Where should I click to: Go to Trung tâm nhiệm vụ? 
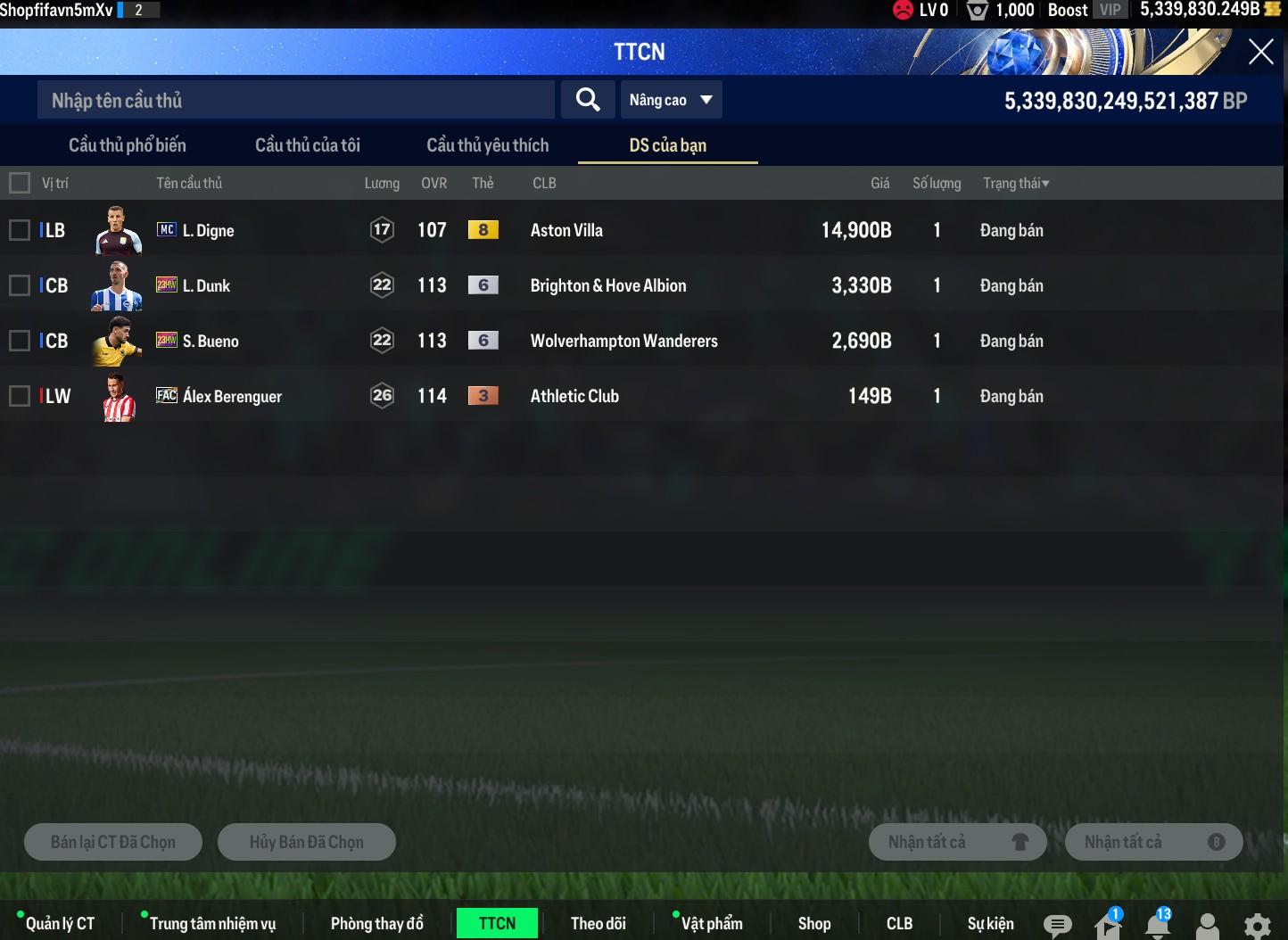tap(212, 924)
